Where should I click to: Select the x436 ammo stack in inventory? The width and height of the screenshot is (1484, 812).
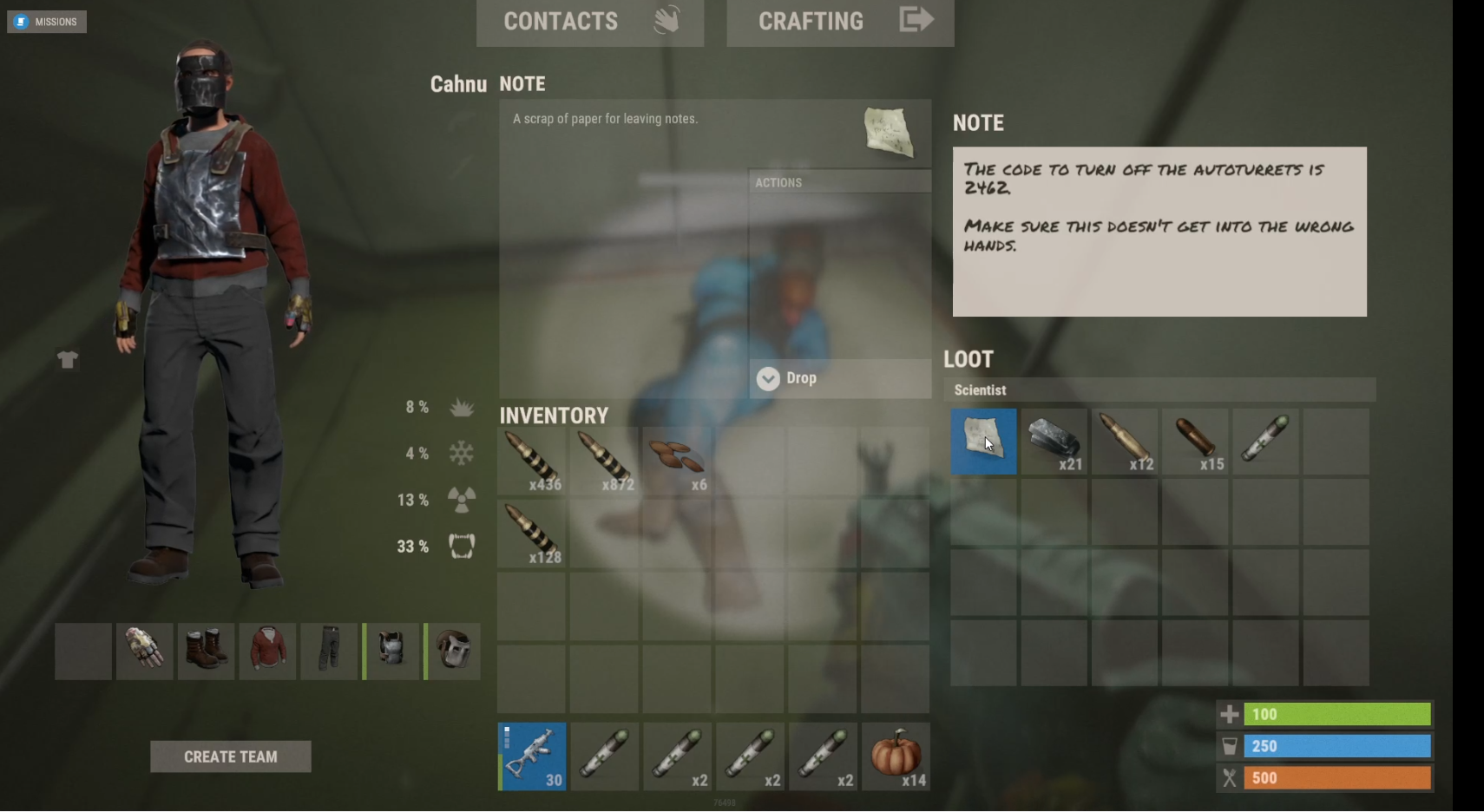point(531,461)
